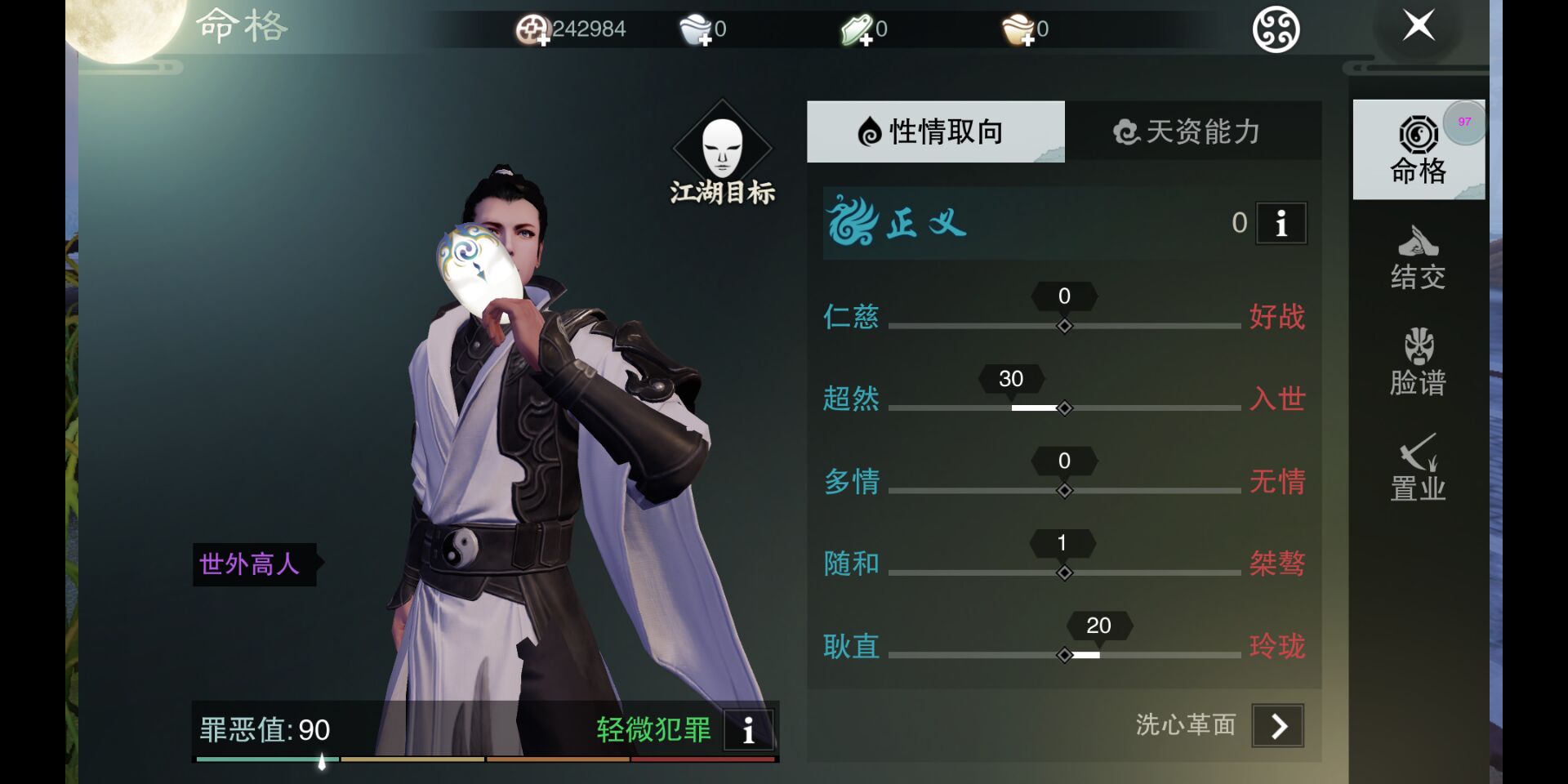The image size is (1568, 784).
Task: Click the 世外高人 title tag
Action: [252, 564]
